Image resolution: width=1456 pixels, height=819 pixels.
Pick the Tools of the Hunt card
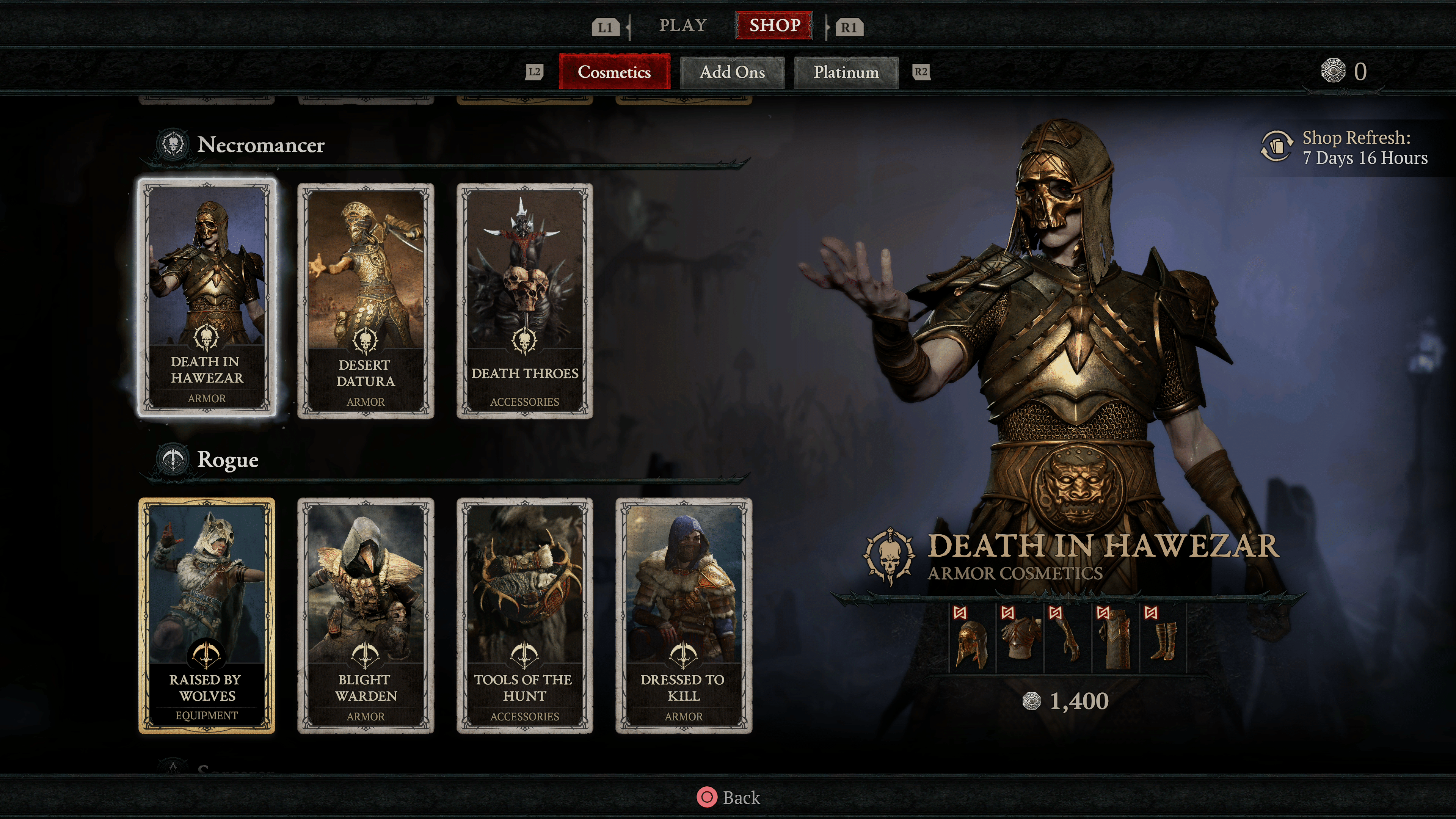[524, 615]
